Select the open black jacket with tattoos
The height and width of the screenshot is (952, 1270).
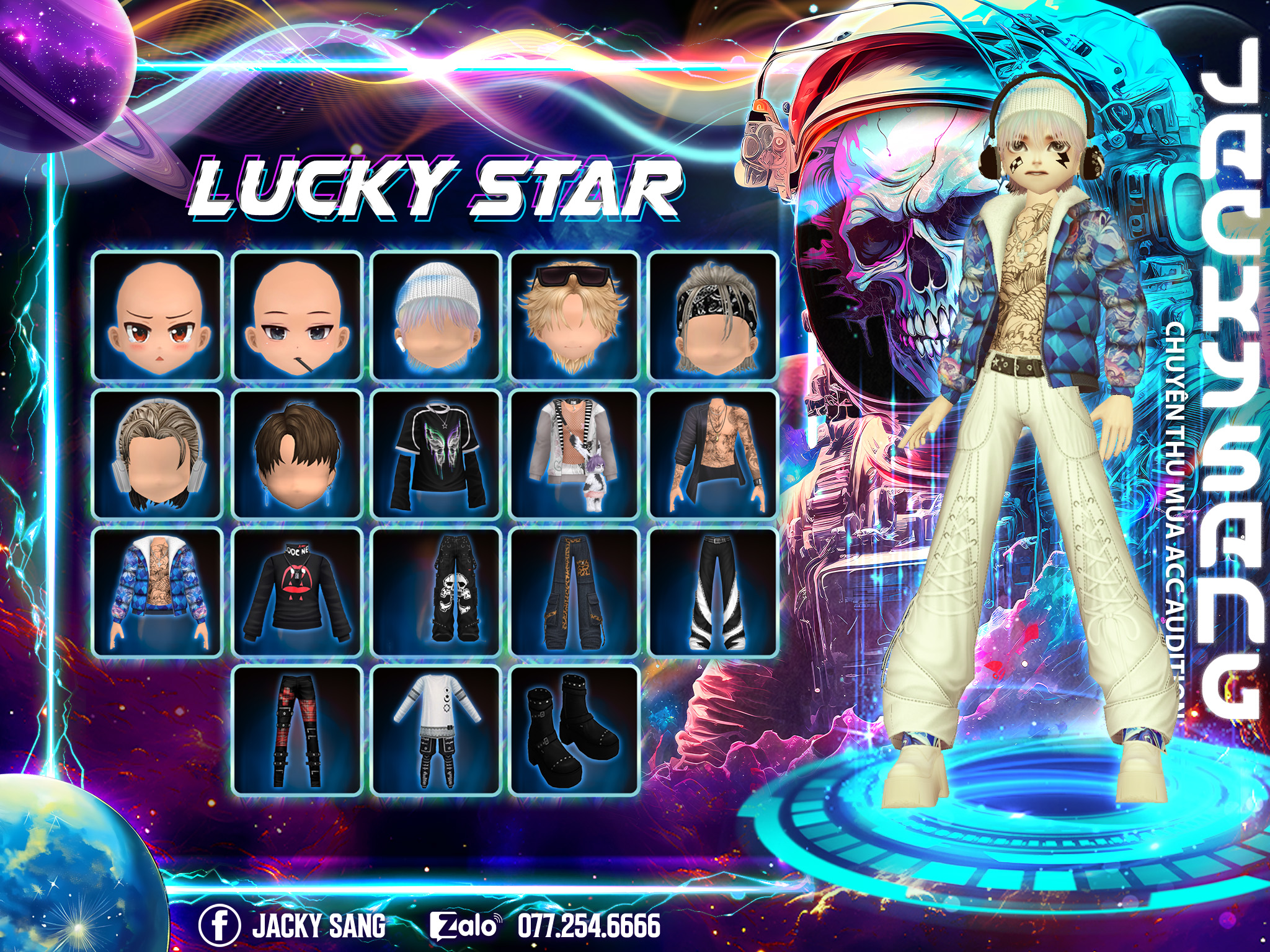click(713, 454)
